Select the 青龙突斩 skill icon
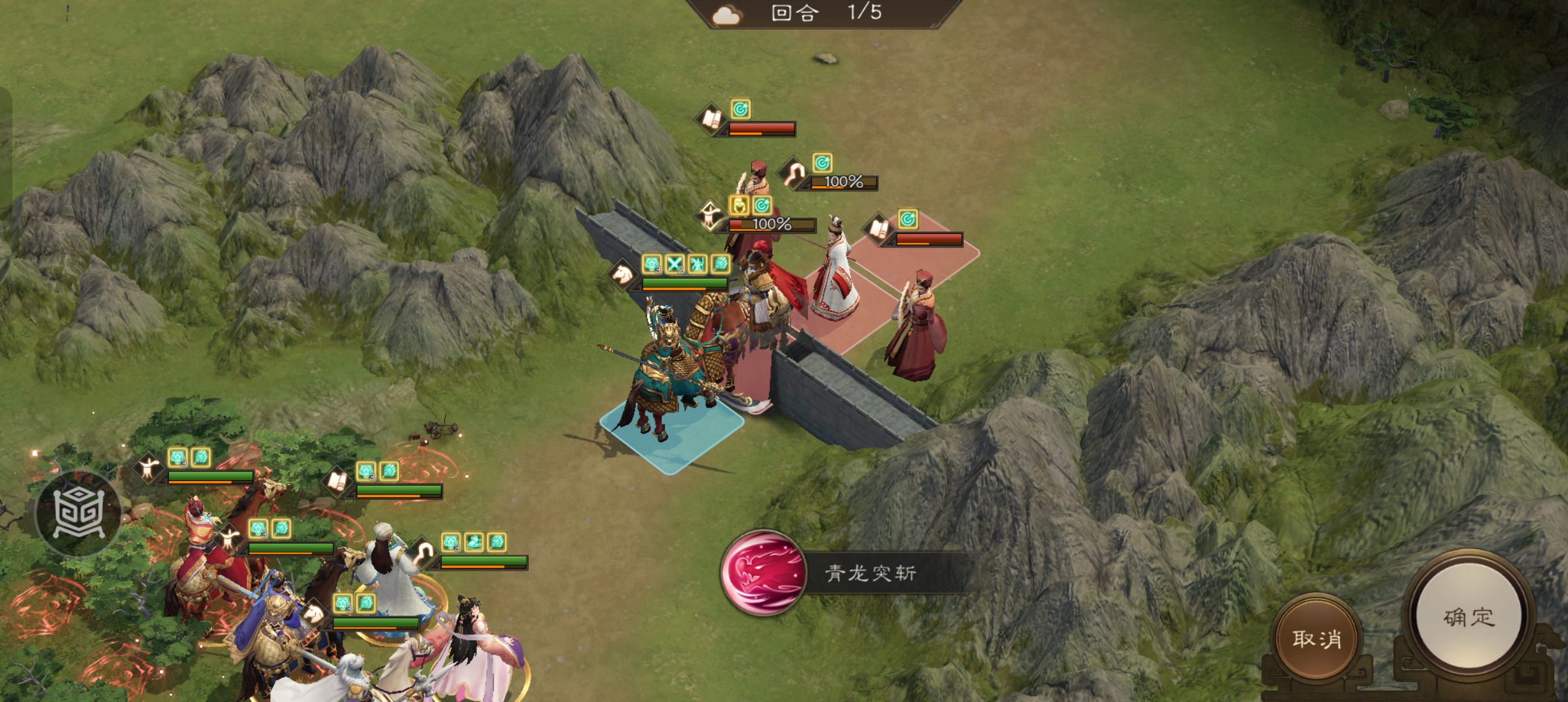Screen dimensions: 1568x702 [764, 573]
